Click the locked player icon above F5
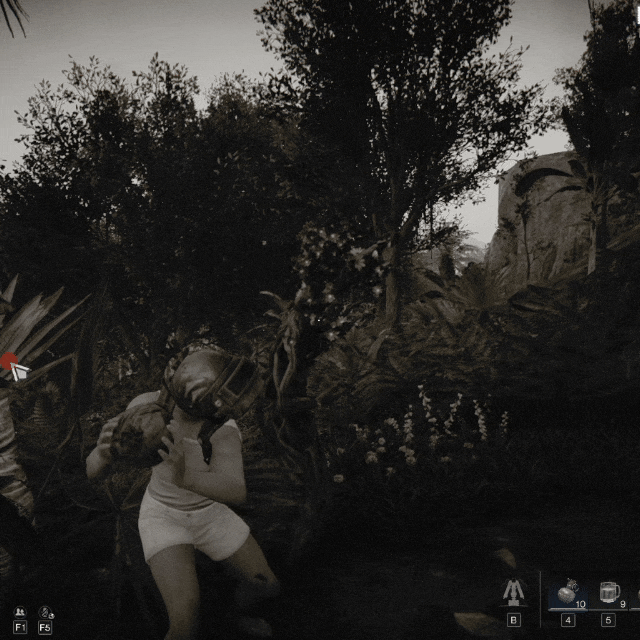 [45, 612]
